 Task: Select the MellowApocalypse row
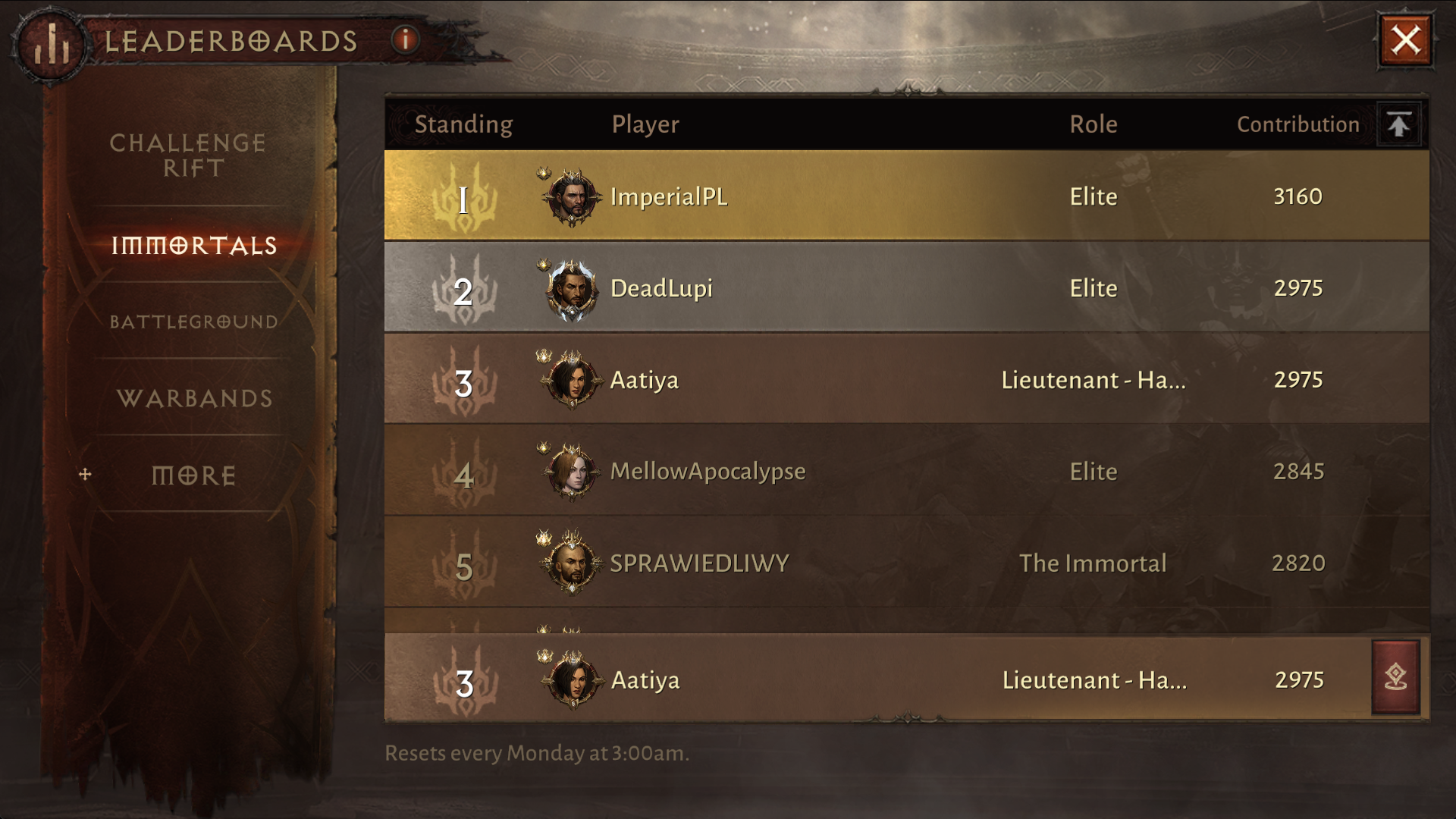tap(906, 472)
